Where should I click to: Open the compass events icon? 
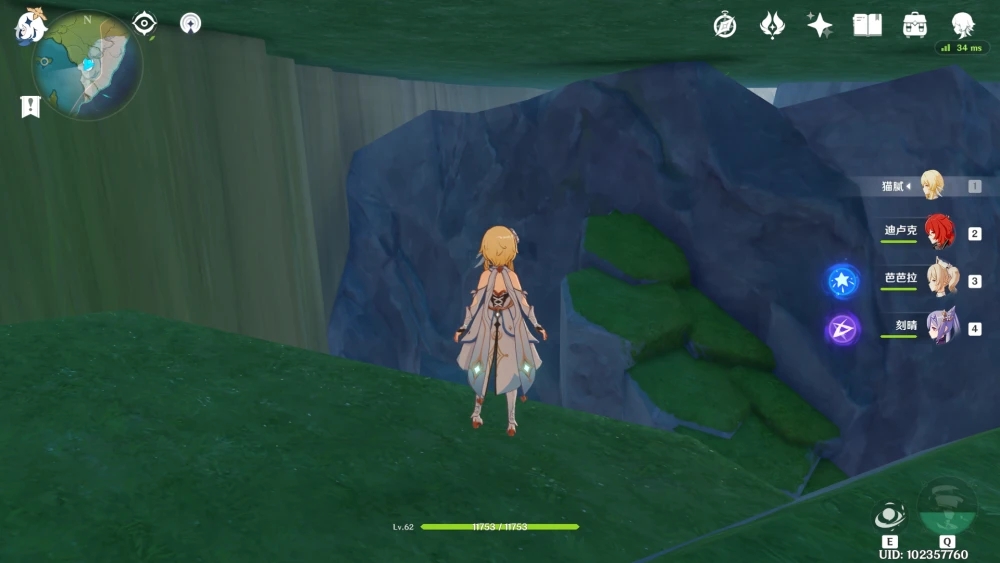(x=725, y=25)
